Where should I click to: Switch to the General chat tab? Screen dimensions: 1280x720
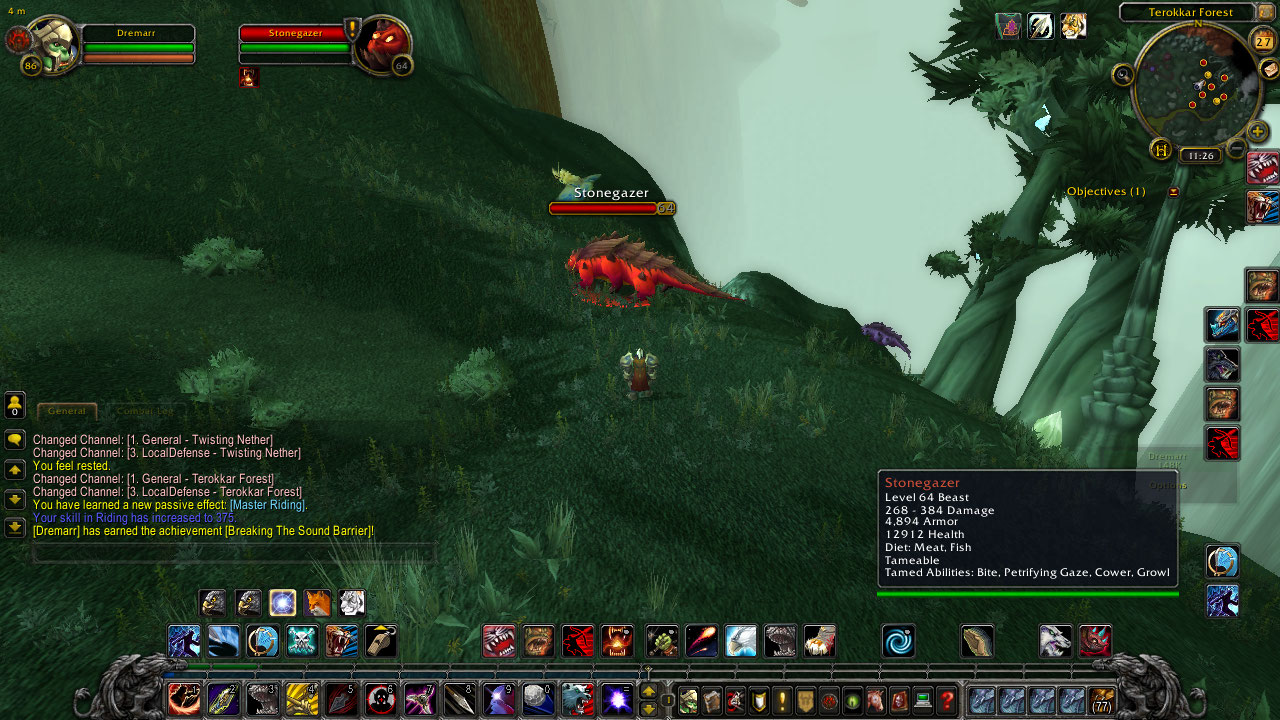[x=67, y=411]
